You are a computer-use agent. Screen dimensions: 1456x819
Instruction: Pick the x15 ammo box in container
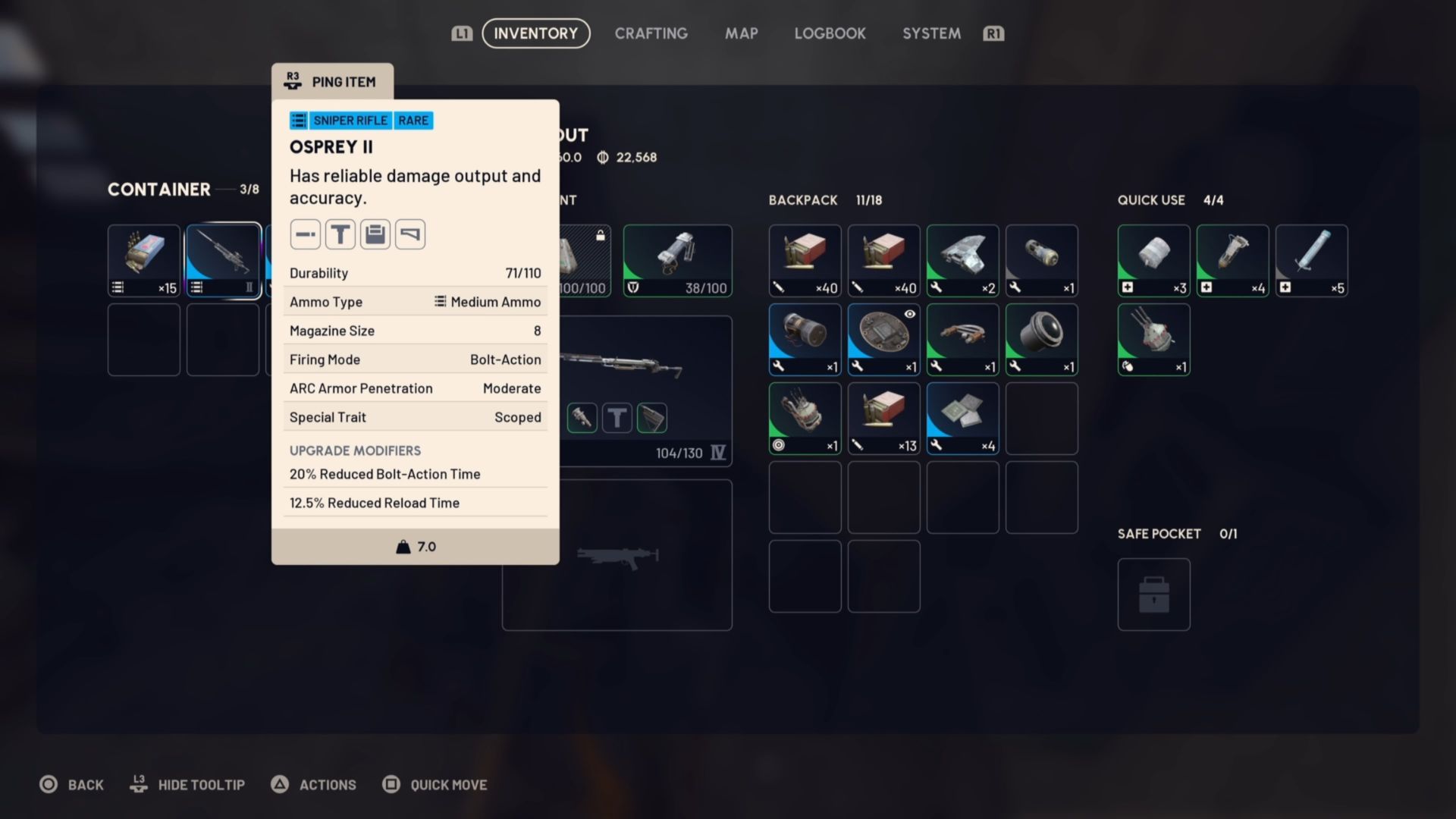tap(144, 260)
